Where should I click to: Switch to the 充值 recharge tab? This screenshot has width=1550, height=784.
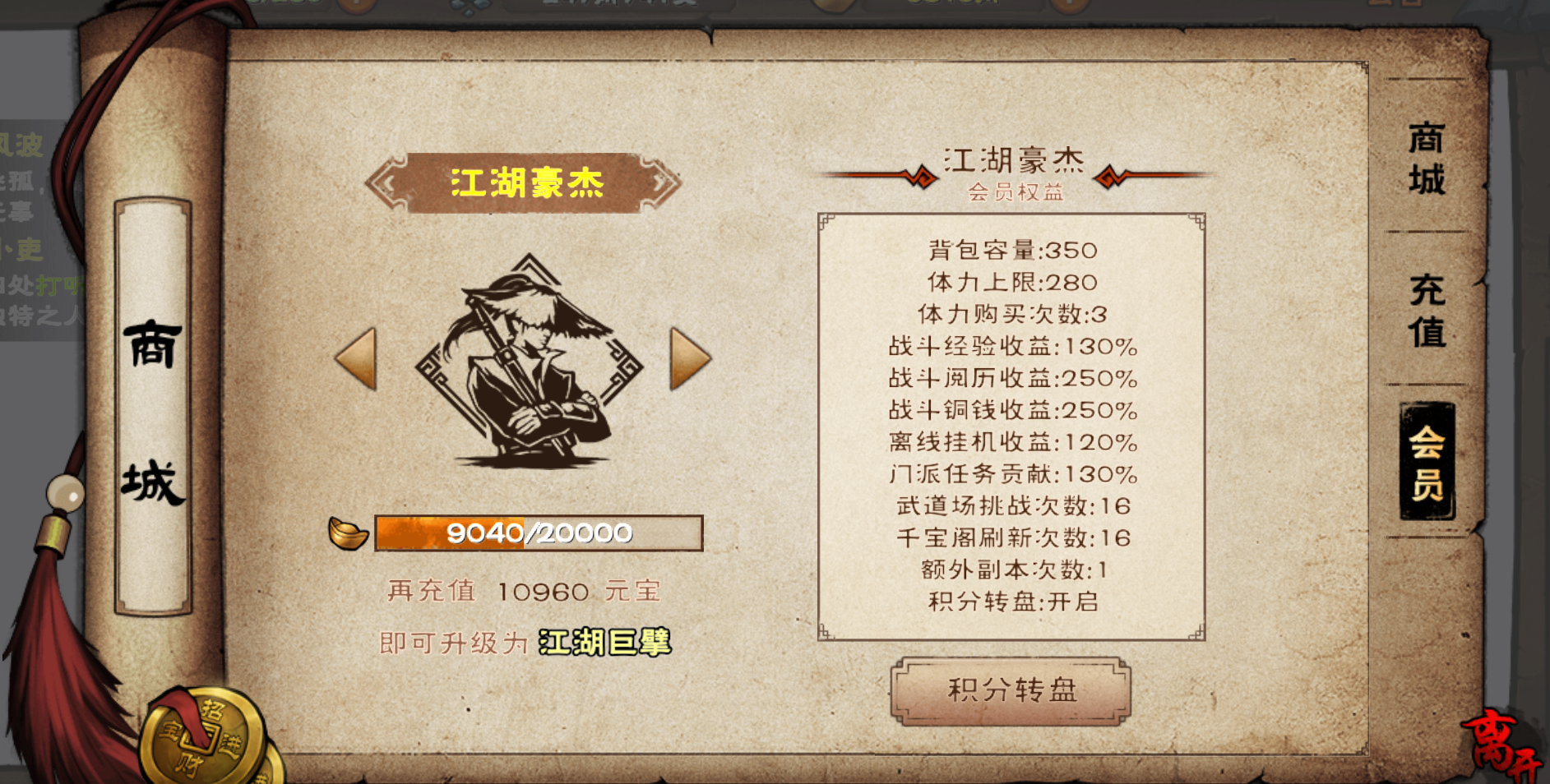(x=1427, y=312)
